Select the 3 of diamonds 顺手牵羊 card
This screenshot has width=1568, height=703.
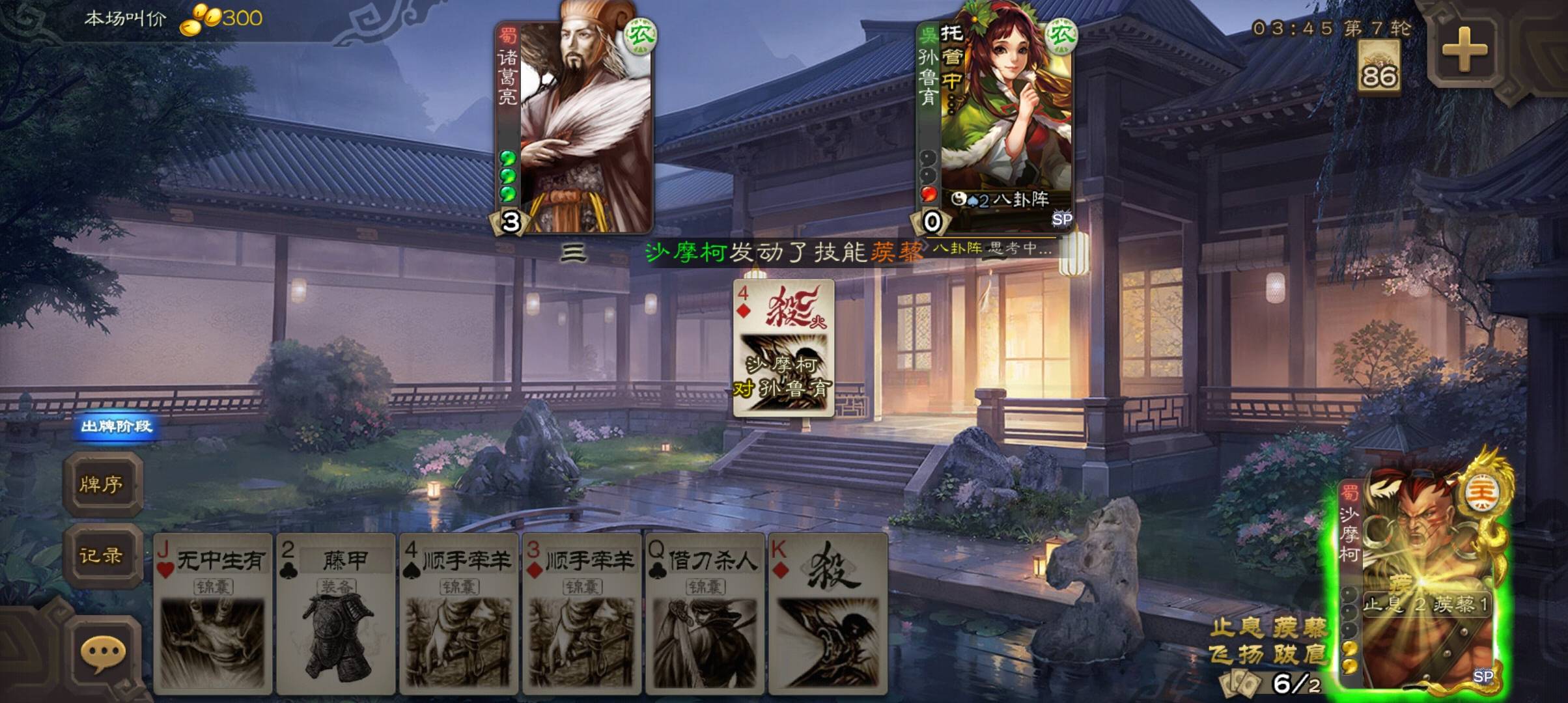point(581,612)
